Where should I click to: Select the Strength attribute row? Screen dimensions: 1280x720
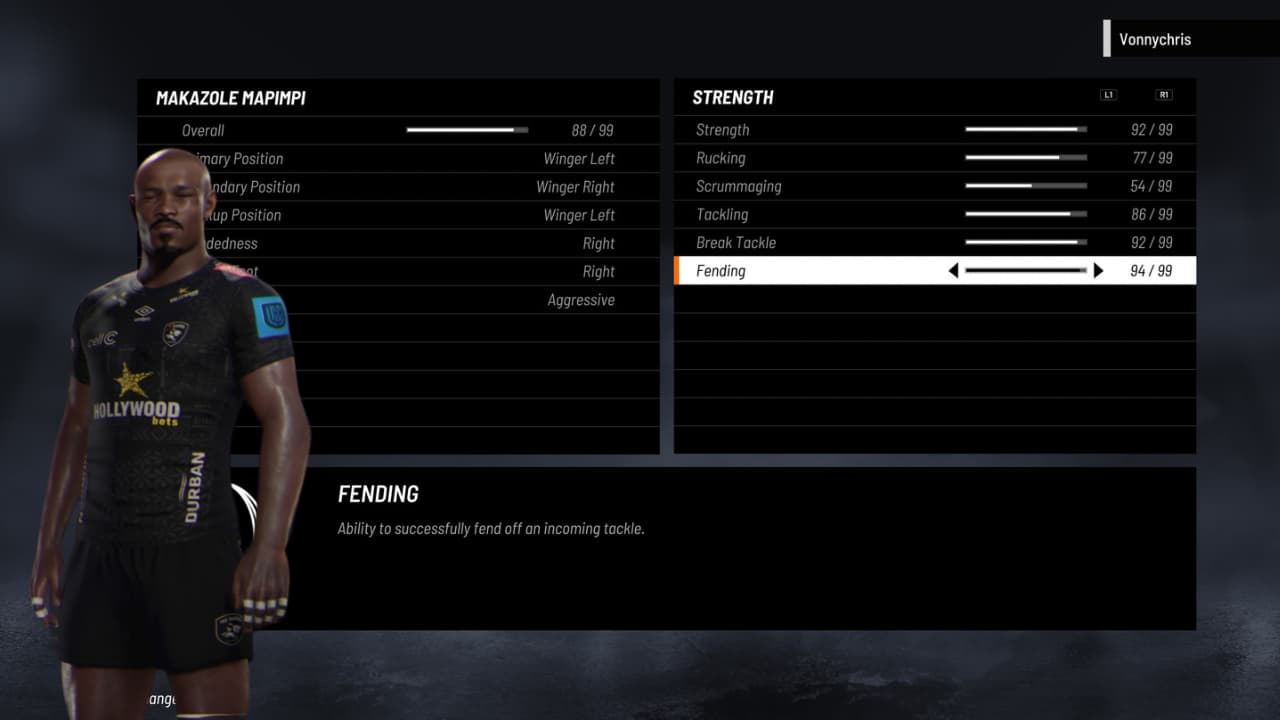point(934,130)
